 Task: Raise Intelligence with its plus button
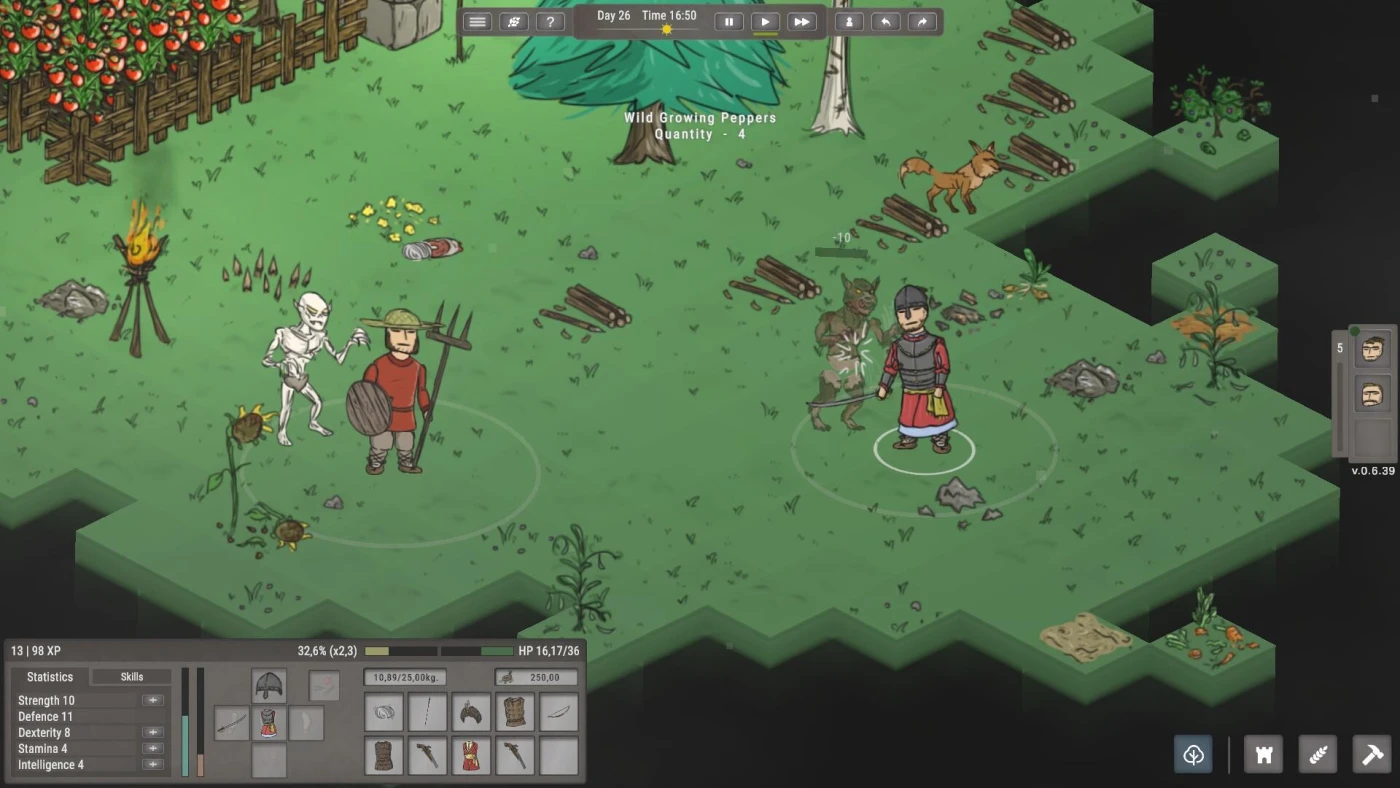coord(153,765)
